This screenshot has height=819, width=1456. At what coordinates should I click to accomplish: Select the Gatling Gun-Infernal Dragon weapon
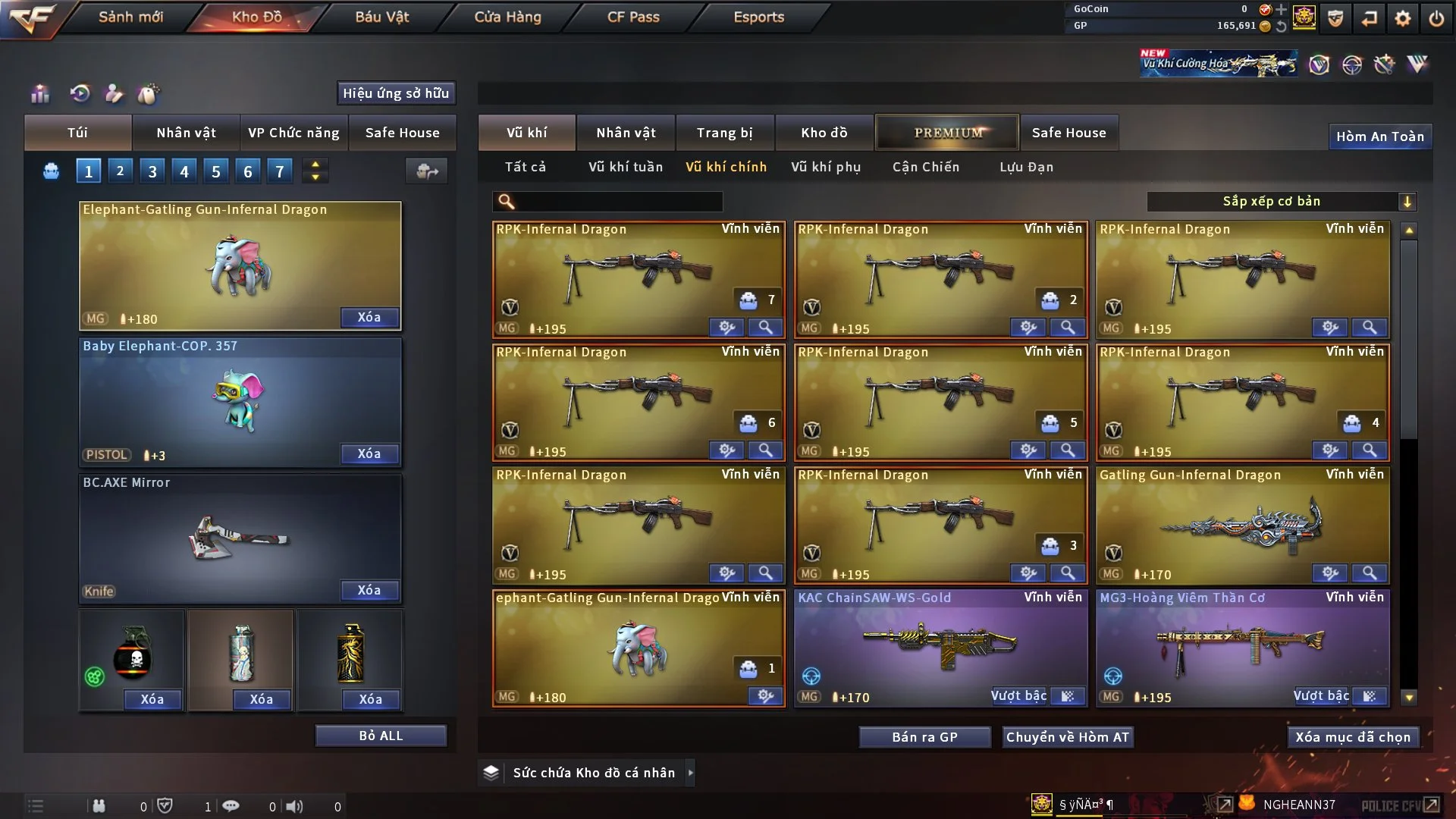[x=1242, y=523]
